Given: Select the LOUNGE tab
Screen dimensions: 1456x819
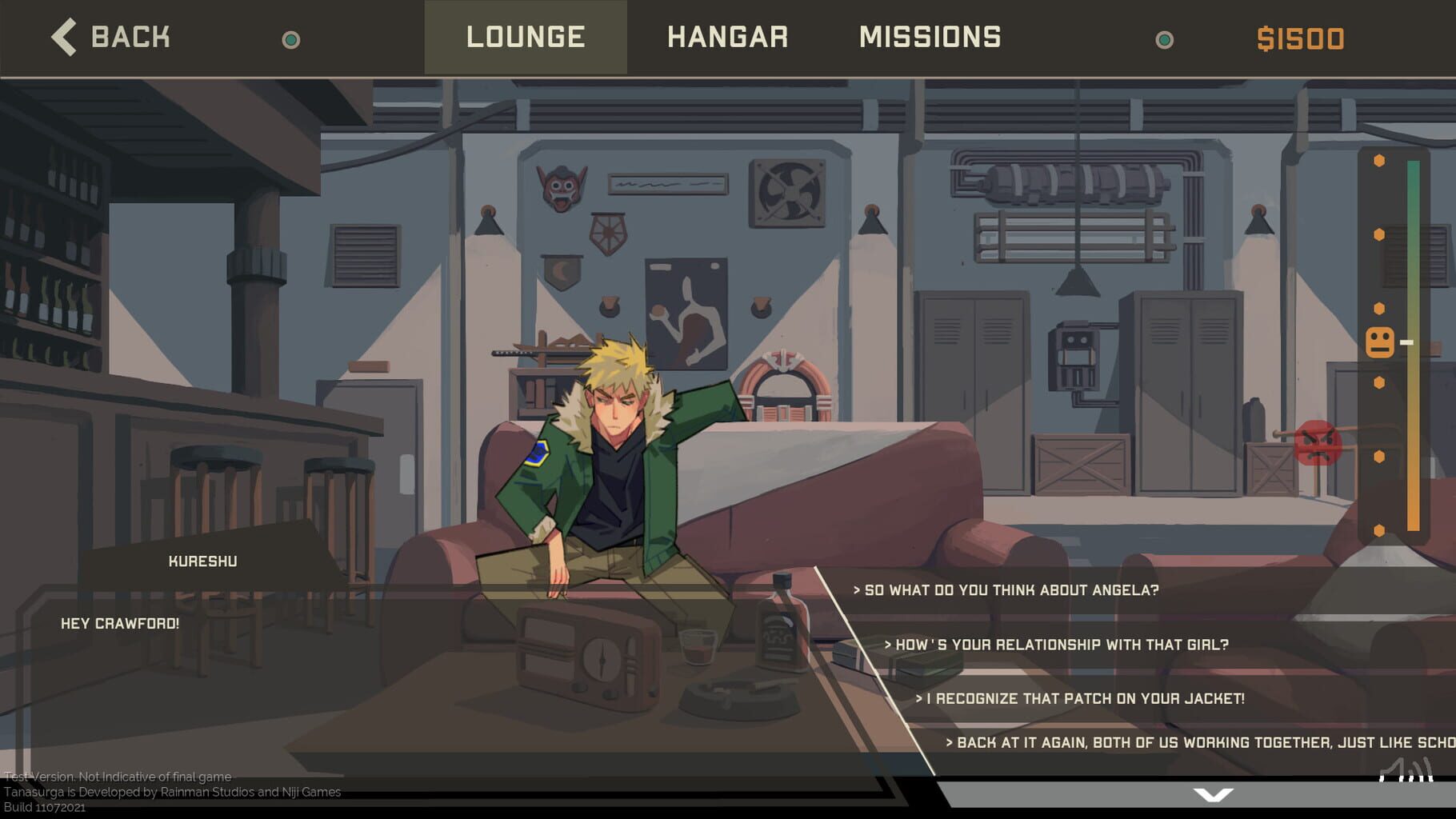Looking at the screenshot, I should pos(526,37).
